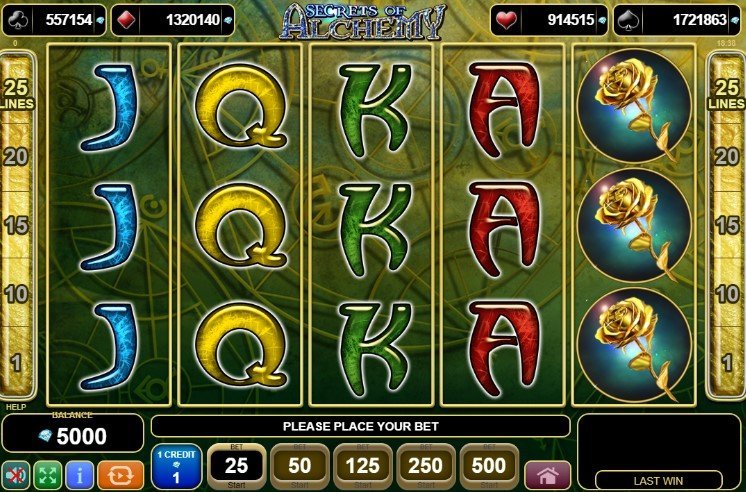Viewport: 746px width, 492px height.
Task: Activate the orange autoplay button
Action: [x=118, y=475]
